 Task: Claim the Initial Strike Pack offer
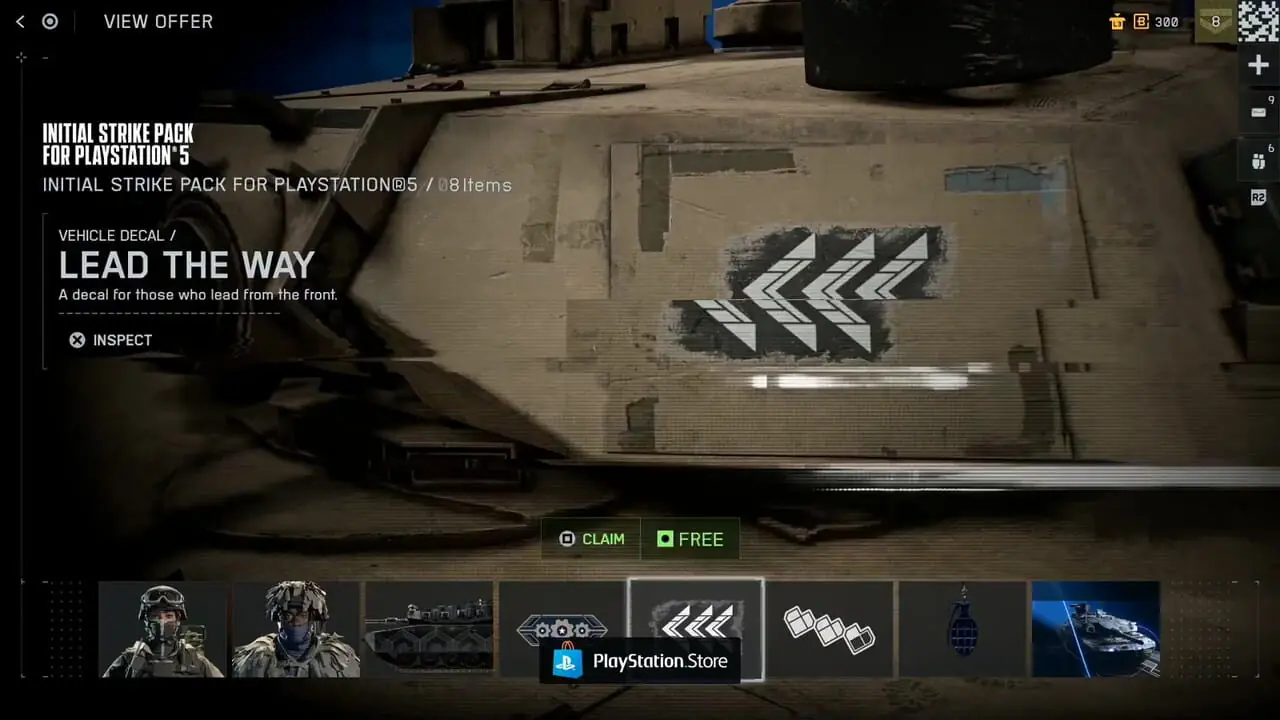pyautogui.click(x=592, y=539)
